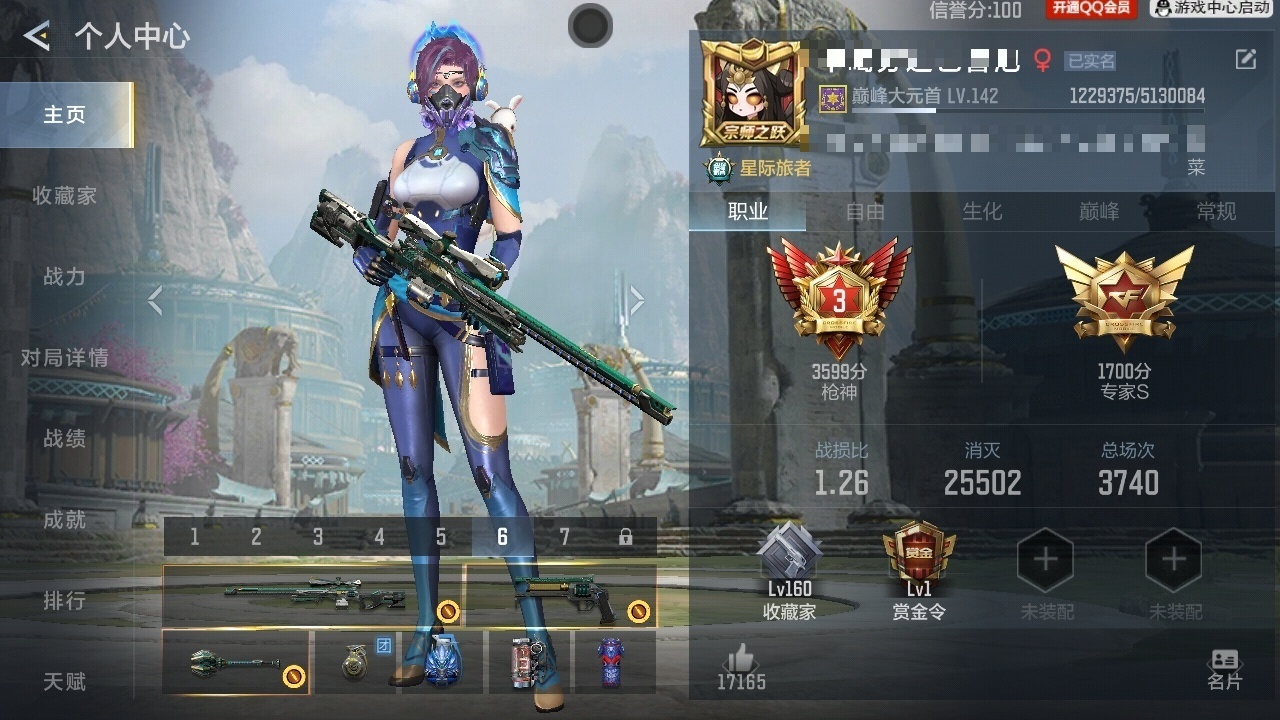Click the 开通QQ会员 button
The height and width of the screenshot is (720, 1280).
(1090, 9)
